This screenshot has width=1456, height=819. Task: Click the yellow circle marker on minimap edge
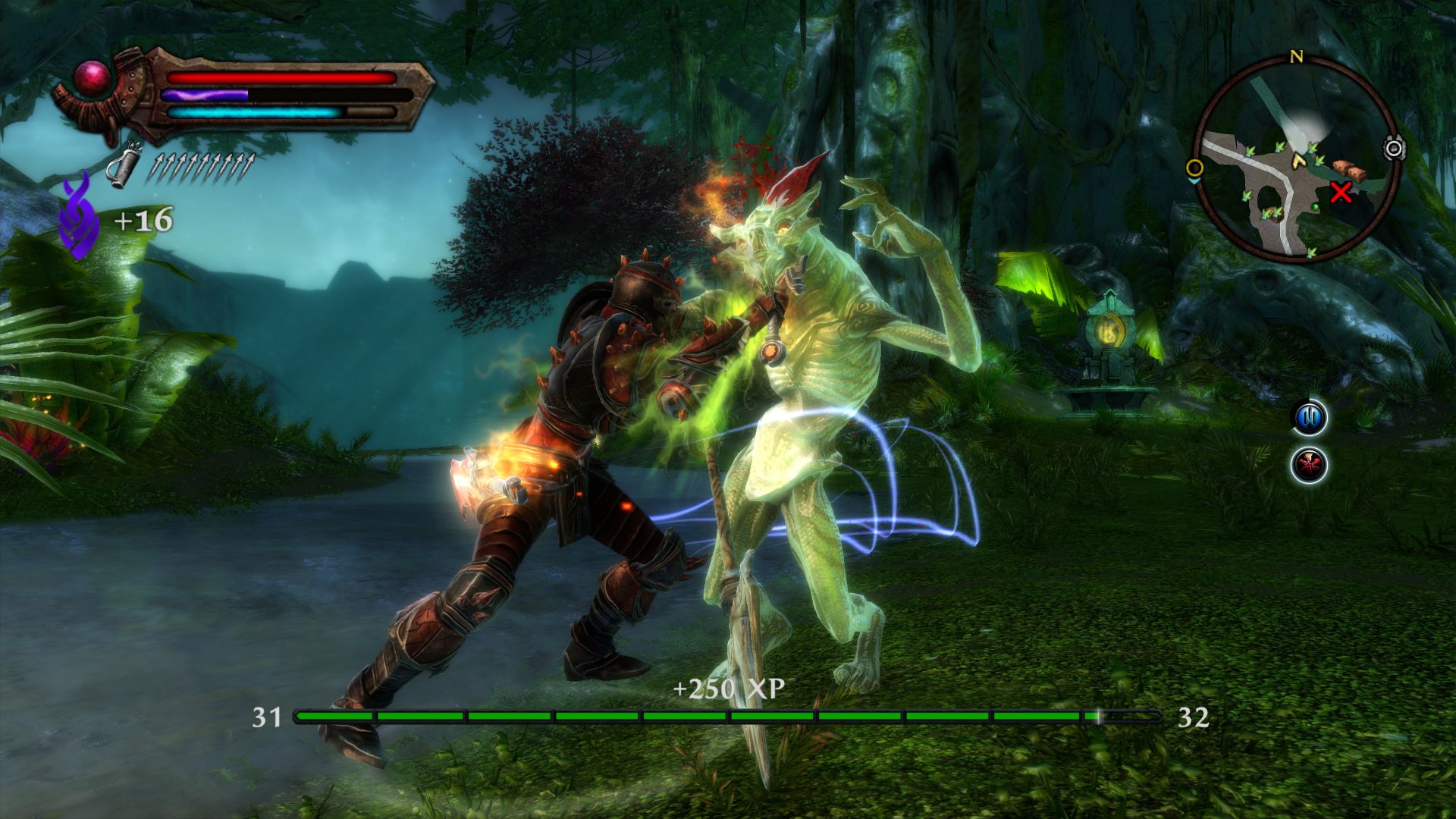coord(1197,168)
